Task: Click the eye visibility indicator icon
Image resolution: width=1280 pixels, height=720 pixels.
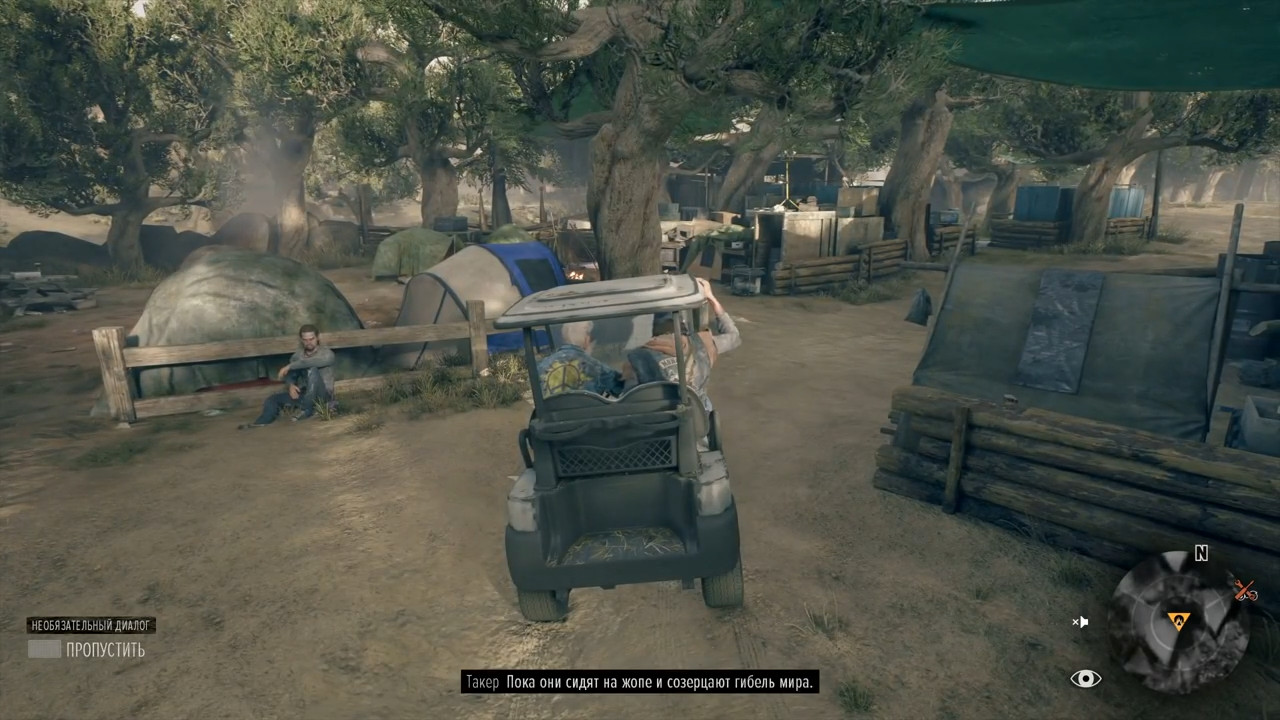Action: click(x=1085, y=679)
